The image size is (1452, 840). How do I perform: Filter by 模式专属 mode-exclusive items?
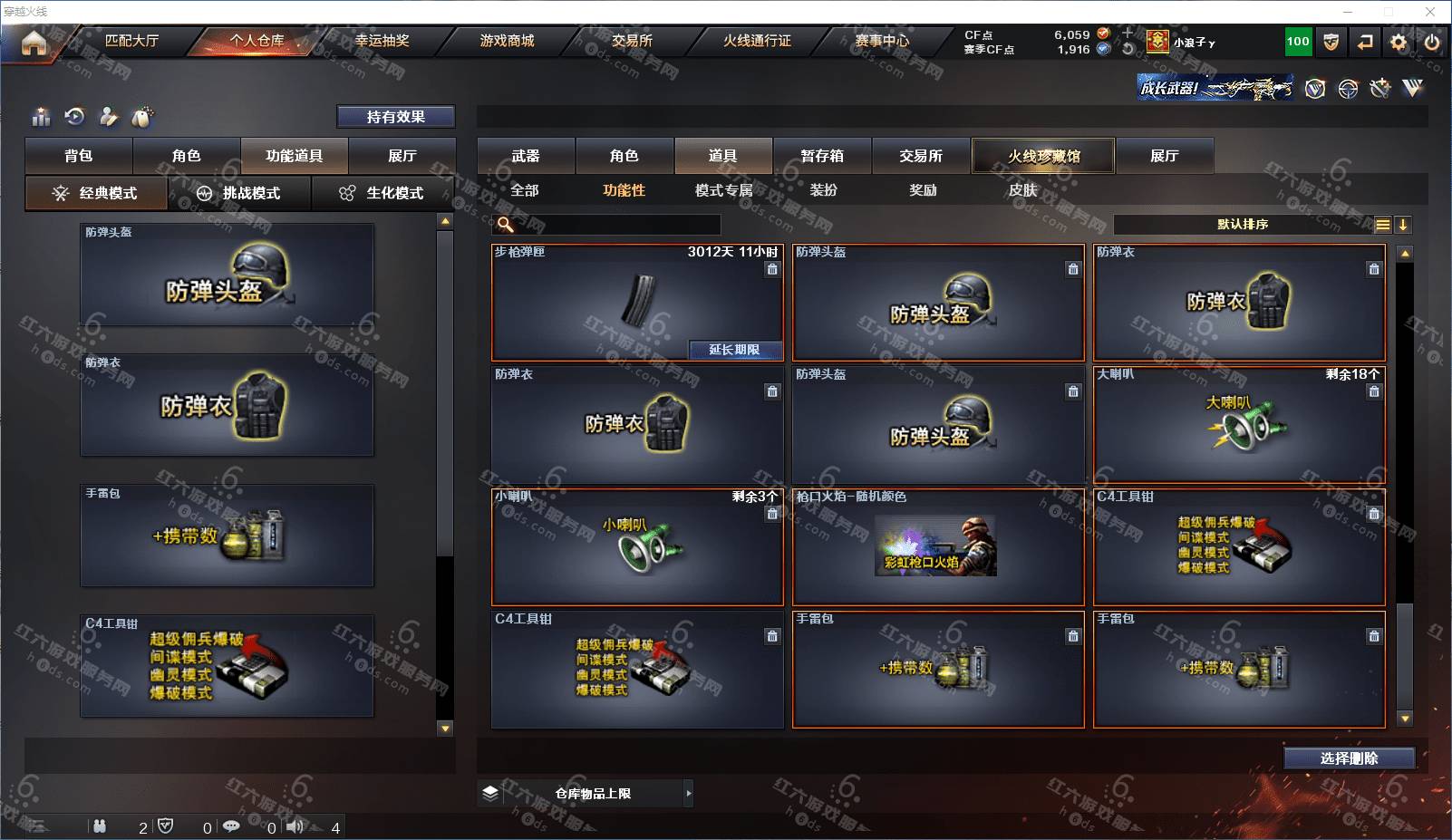[x=723, y=190]
